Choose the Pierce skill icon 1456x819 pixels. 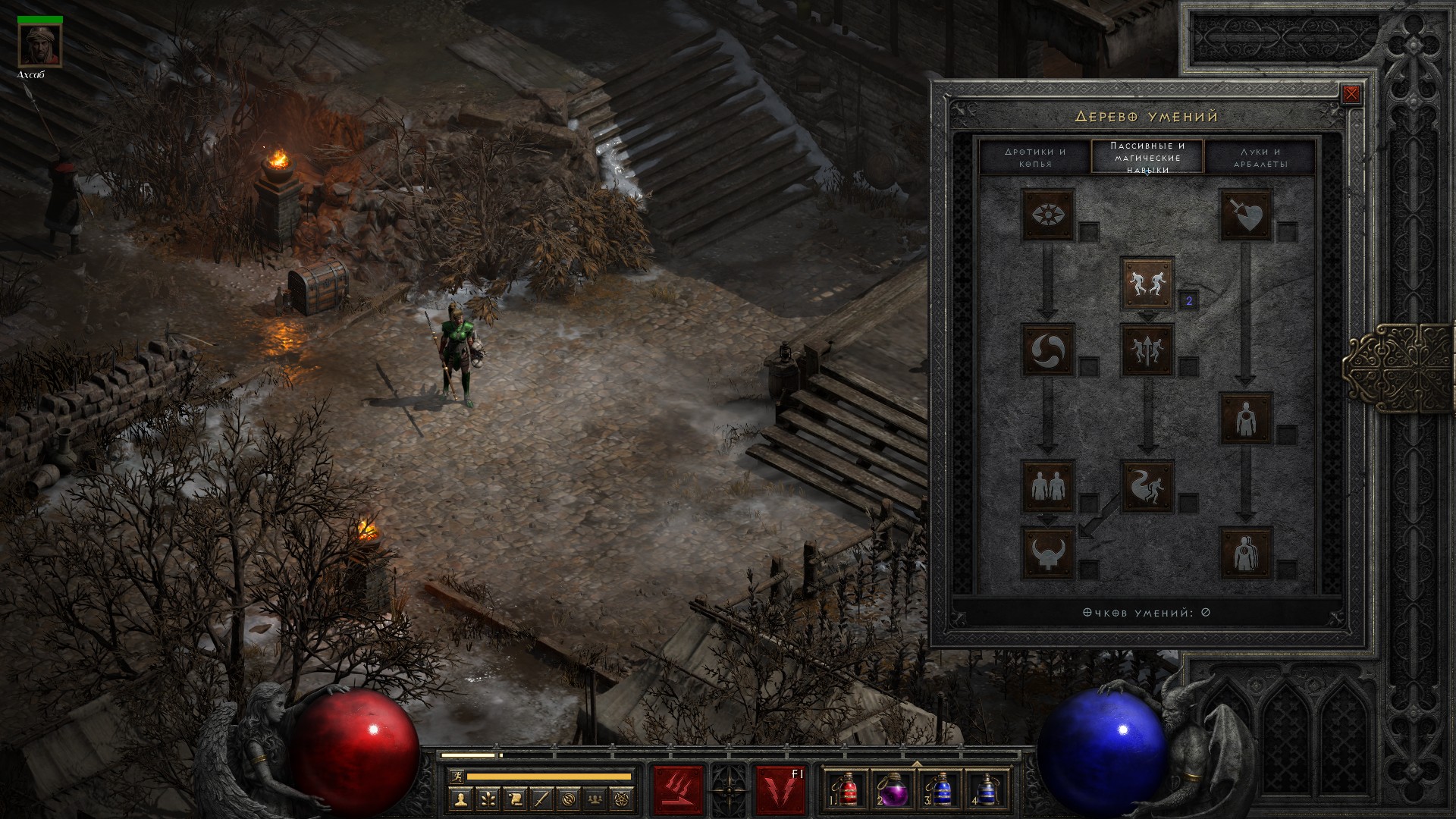(1246, 552)
